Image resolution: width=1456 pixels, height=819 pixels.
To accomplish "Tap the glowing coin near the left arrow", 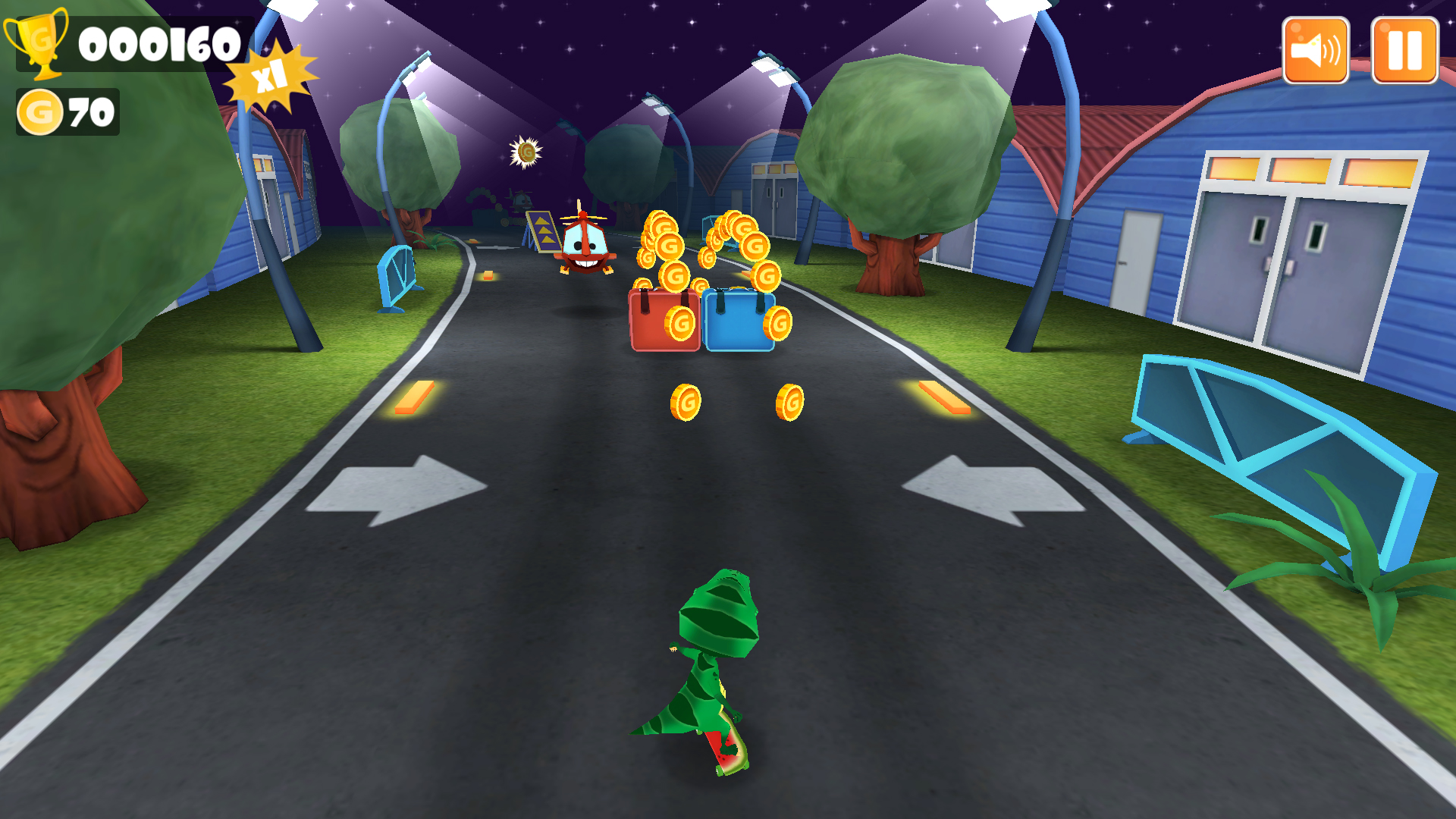I will [x=687, y=402].
